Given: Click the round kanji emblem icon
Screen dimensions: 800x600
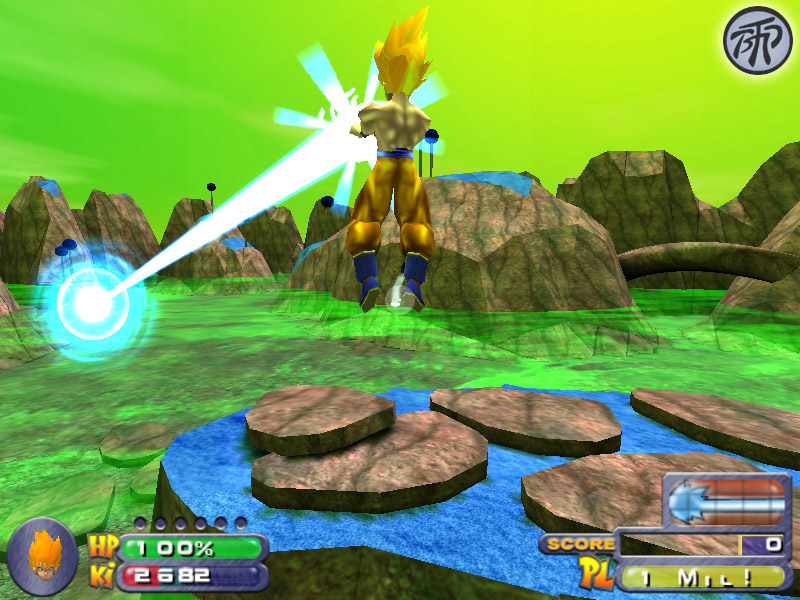Looking at the screenshot, I should click(756, 41).
